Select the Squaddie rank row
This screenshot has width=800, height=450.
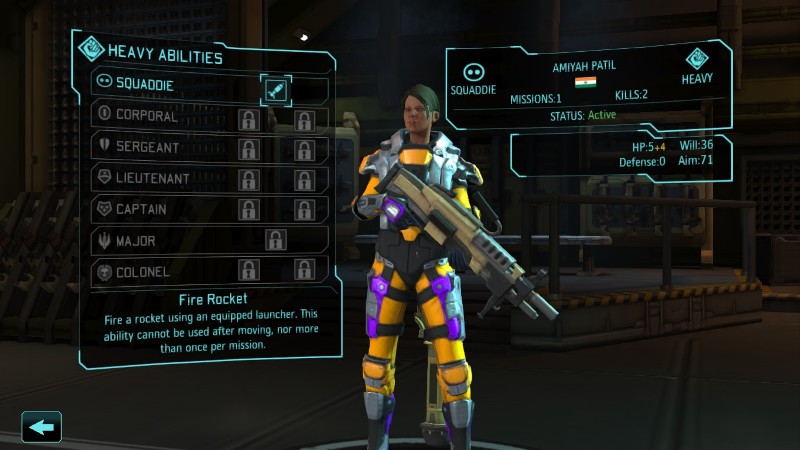tap(160, 86)
